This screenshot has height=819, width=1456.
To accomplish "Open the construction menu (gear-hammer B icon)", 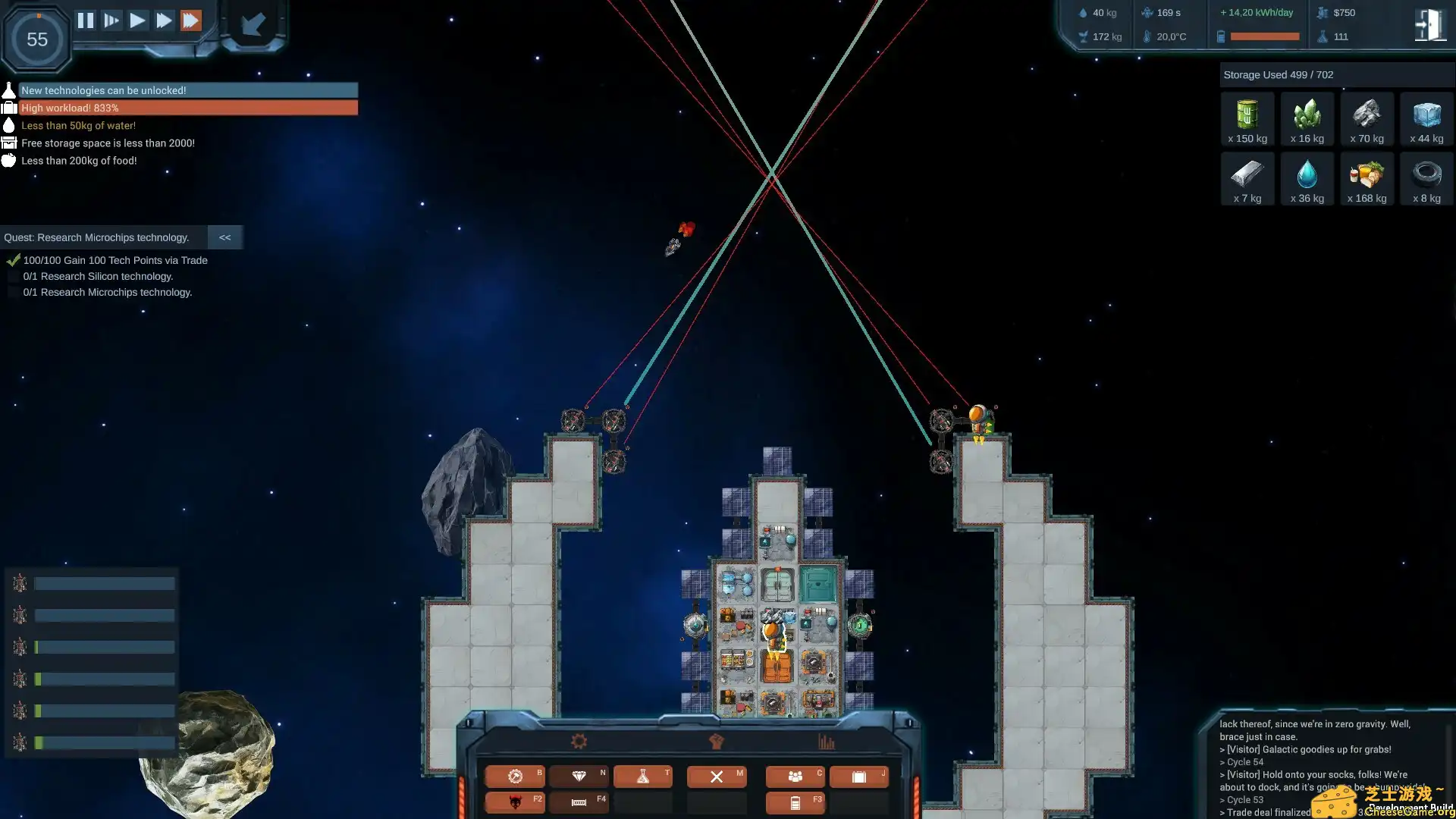I will (x=516, y=776).
